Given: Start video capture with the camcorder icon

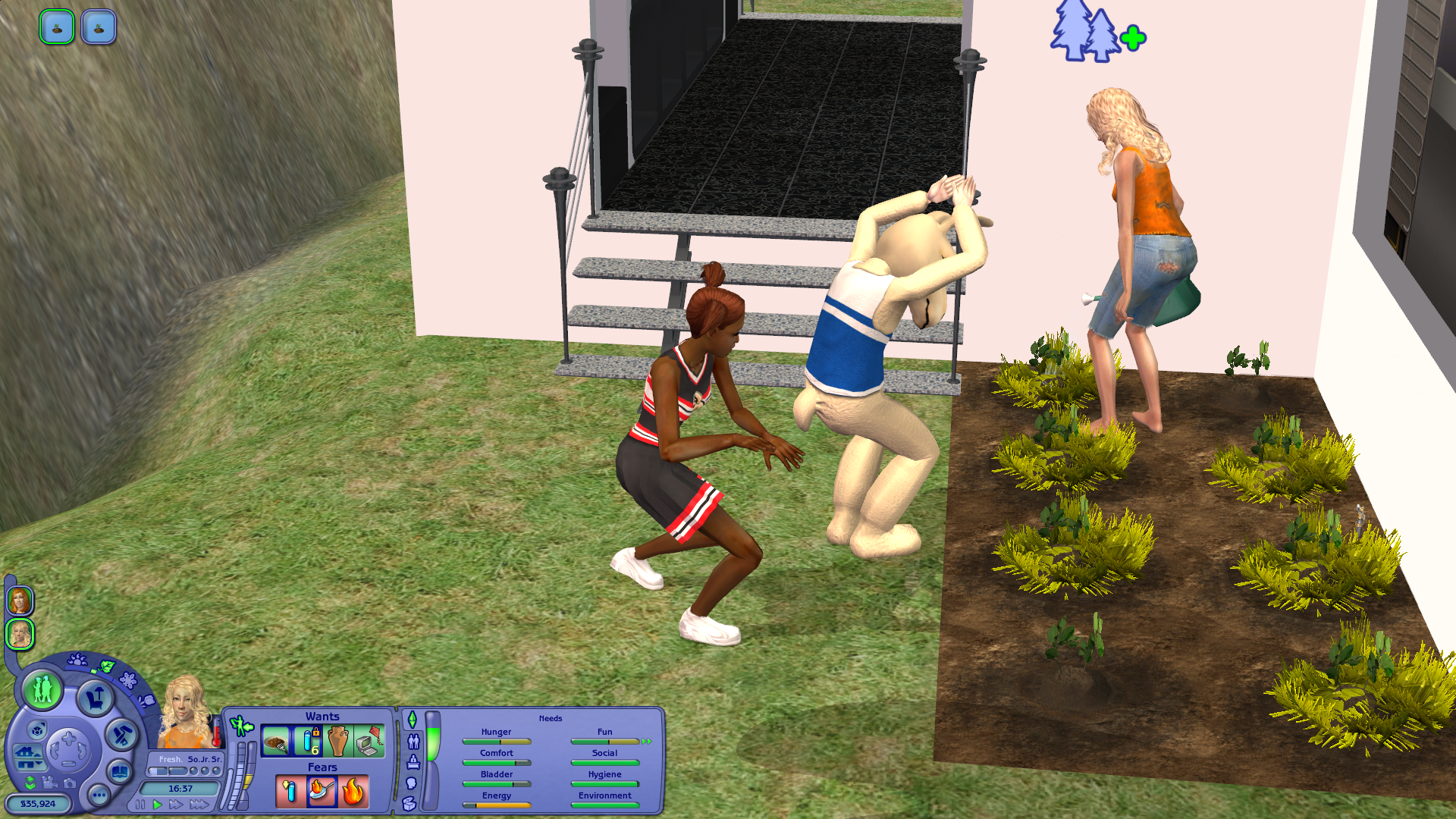Looking at the screenshot, I should 50,783.
